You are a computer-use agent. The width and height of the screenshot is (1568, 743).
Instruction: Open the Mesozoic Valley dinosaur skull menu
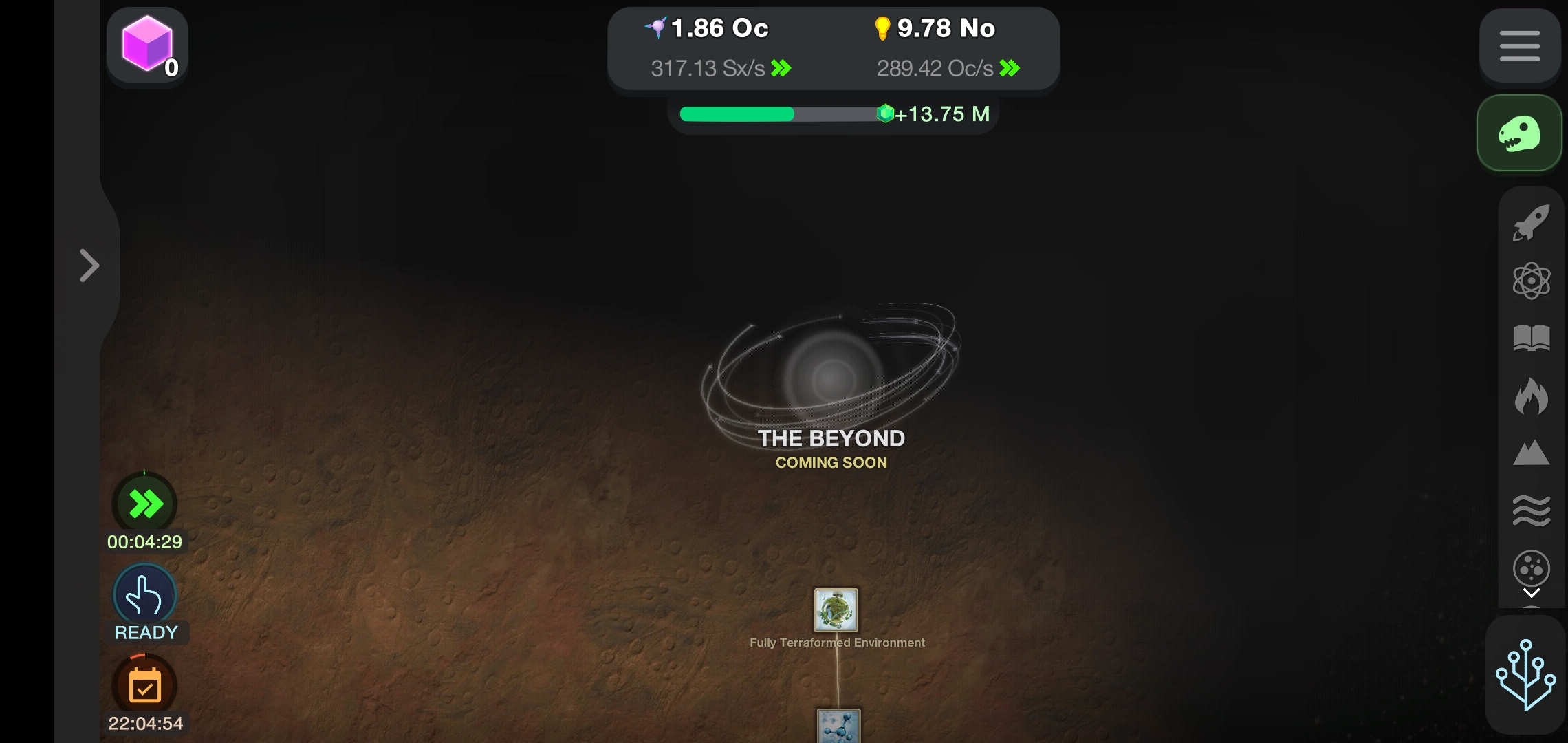pyautogui.click(x=1519, y=133)
